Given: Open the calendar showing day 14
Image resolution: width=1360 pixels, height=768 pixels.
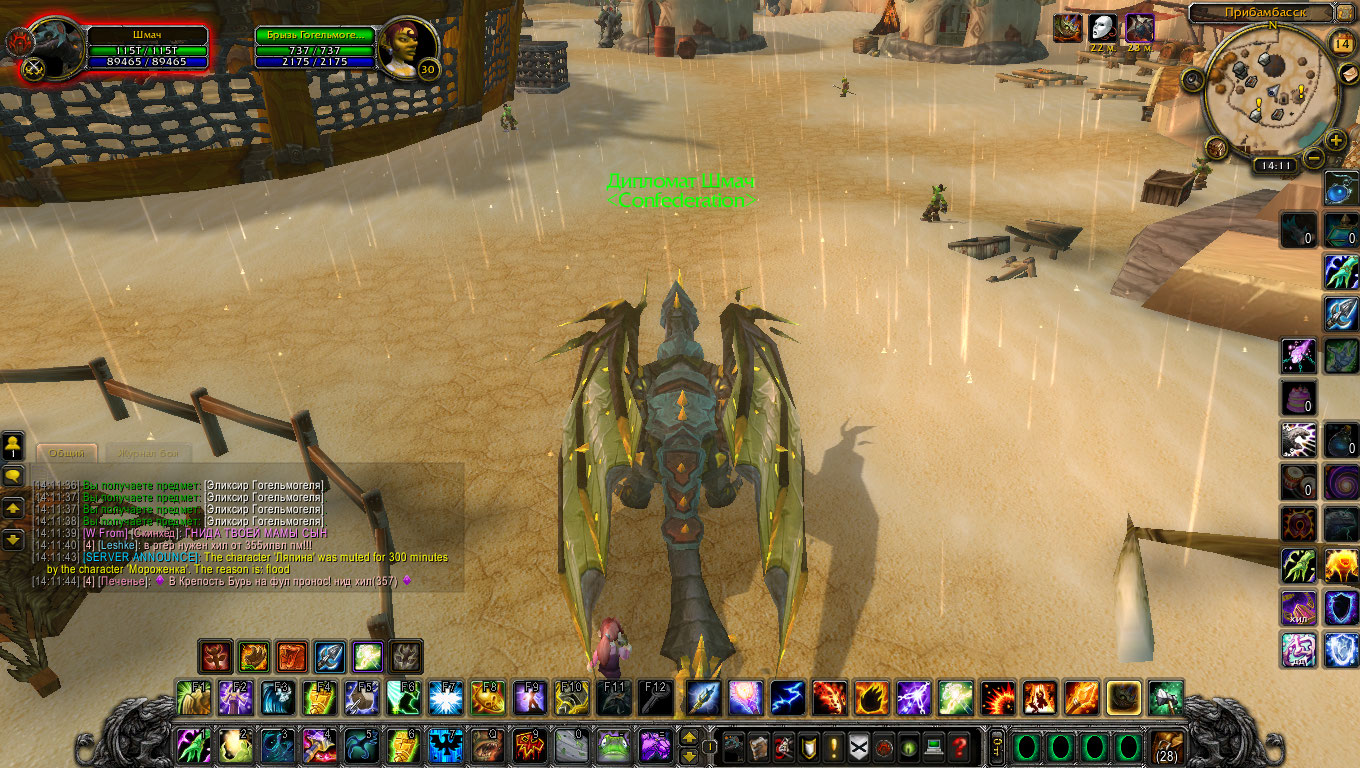Looking at the screenshot, I should 1342,43.
